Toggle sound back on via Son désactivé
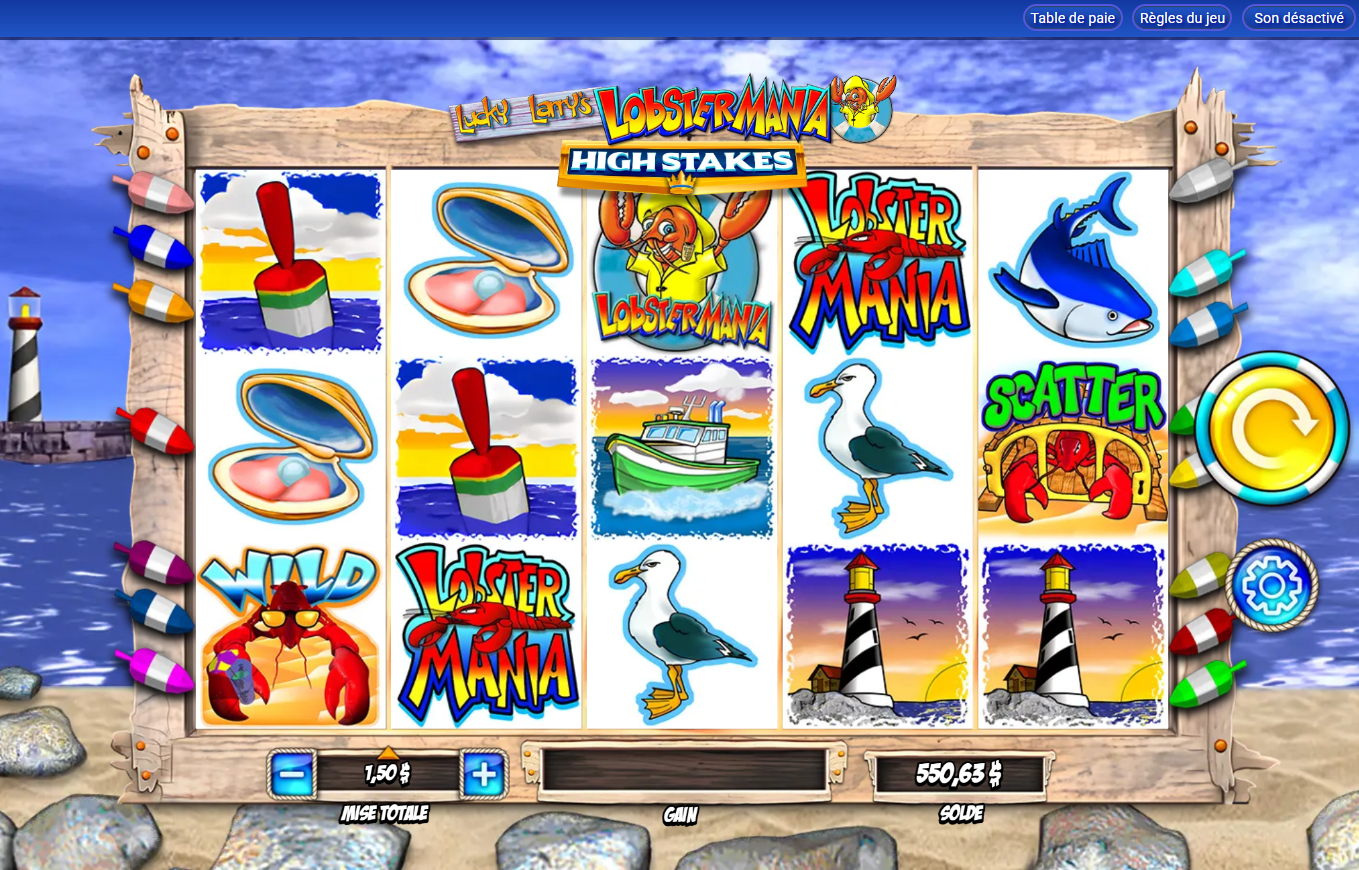1359x870 pixels. click(x=1297, y=17)
